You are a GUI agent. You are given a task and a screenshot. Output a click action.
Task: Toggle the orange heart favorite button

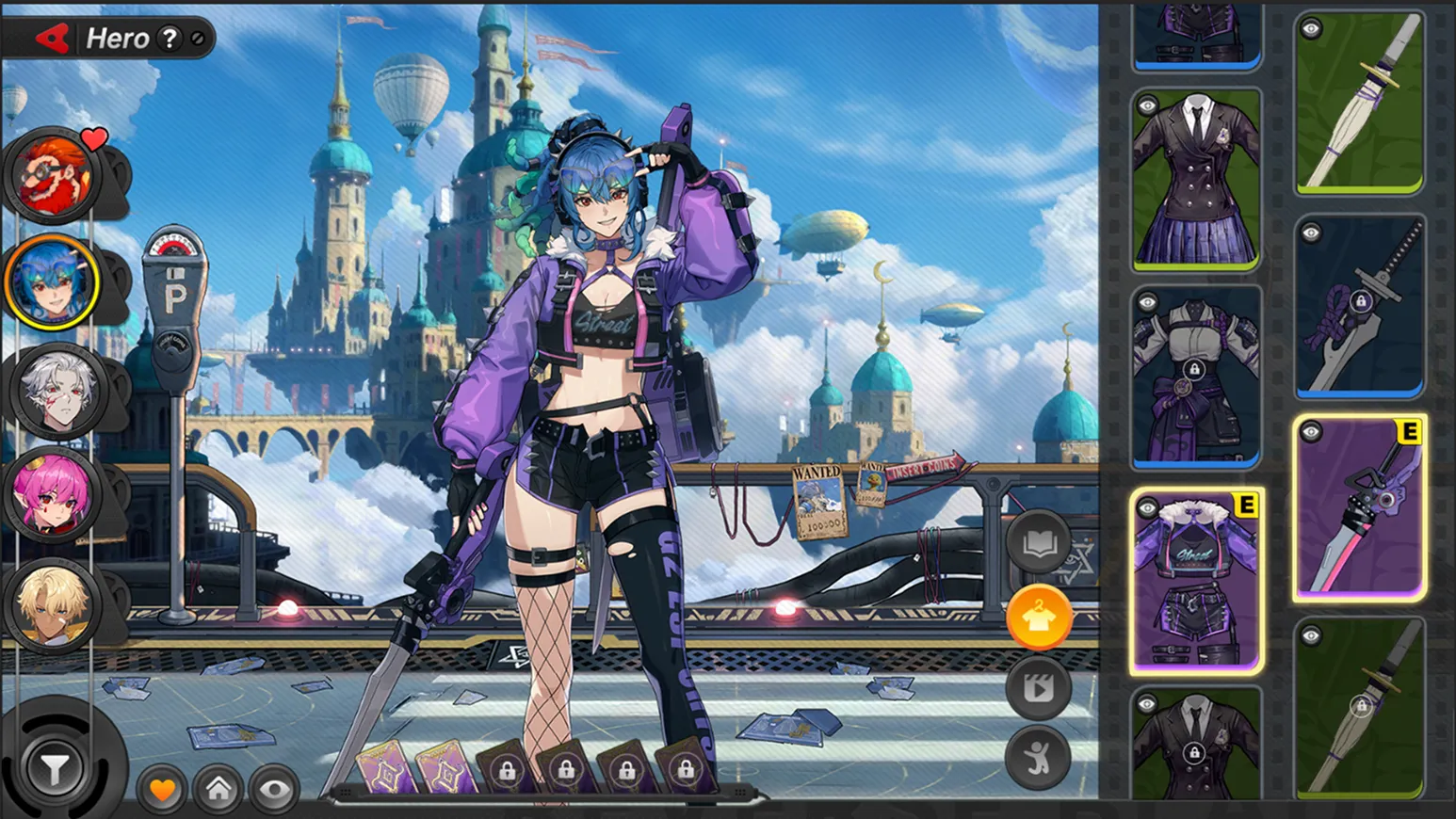(162, 789)
